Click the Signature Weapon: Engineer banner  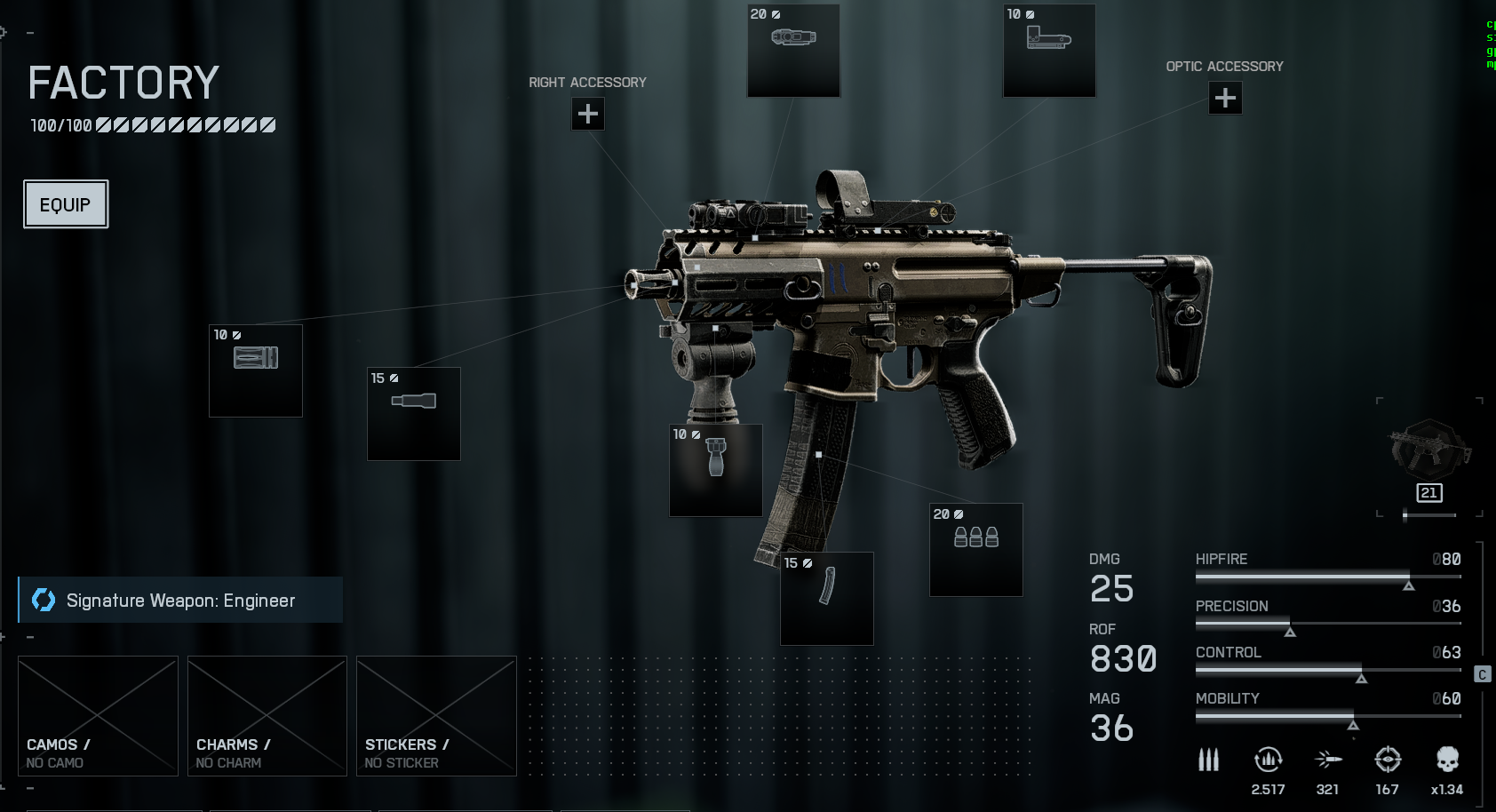coord(180,601)
